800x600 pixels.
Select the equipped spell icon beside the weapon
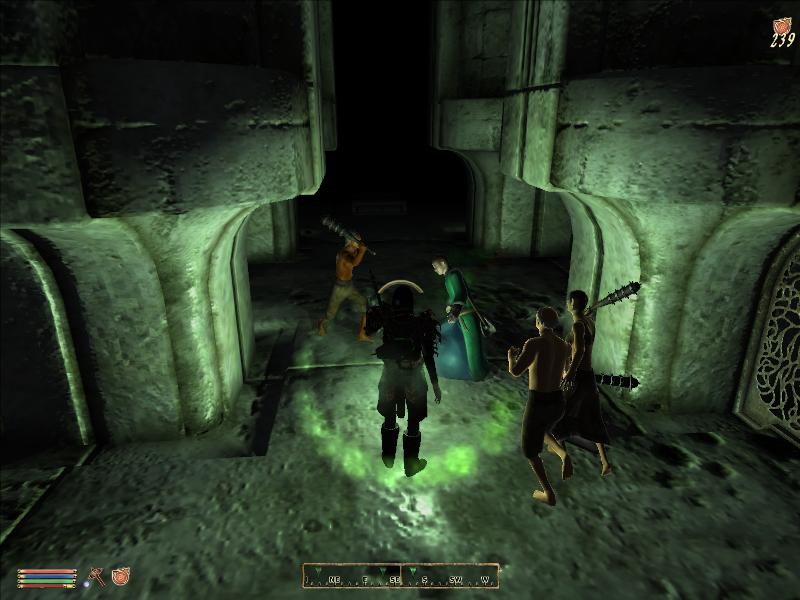[x=121, y=576]
